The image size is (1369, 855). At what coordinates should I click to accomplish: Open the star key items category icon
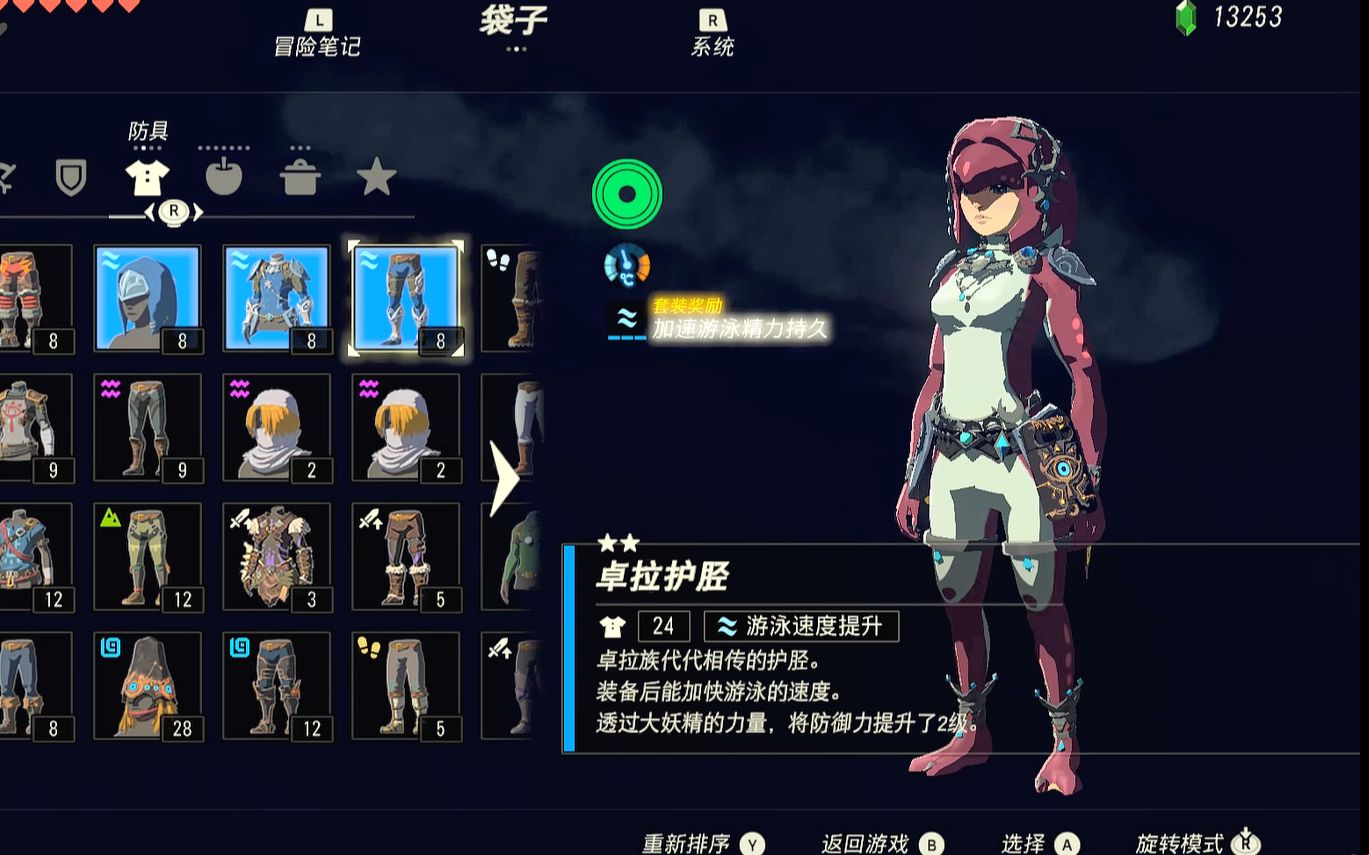coord(376,178)
